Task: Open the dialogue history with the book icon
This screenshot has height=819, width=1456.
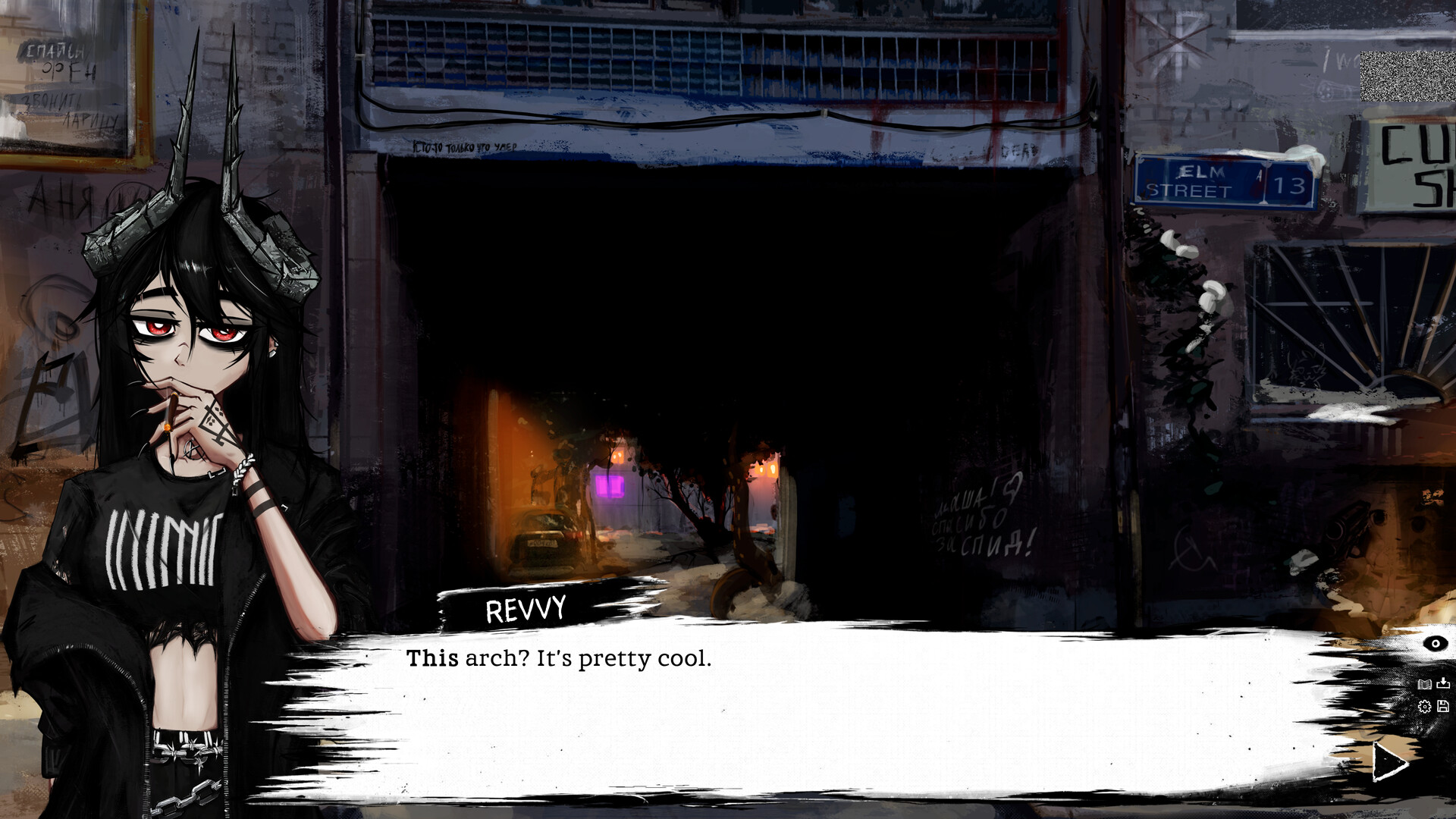Action: pos(1425,684)
